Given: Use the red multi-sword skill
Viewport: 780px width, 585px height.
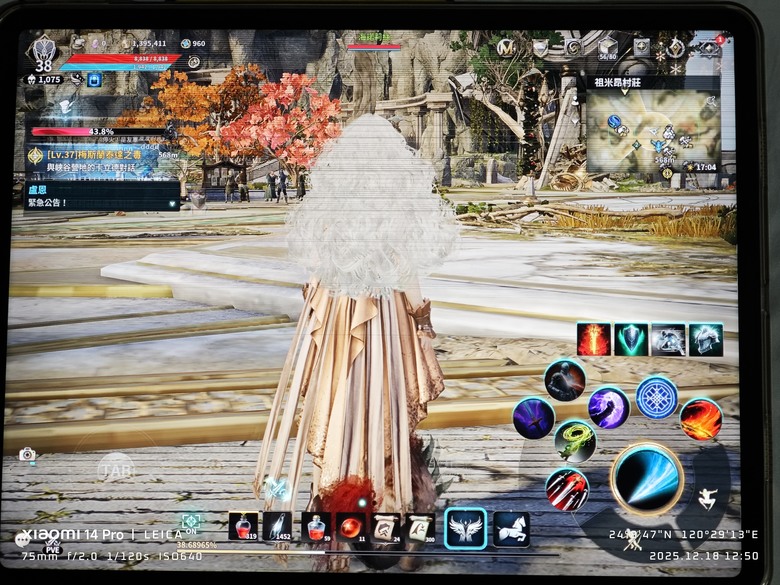Looking at the screenshot, I should tap(567, 489).
